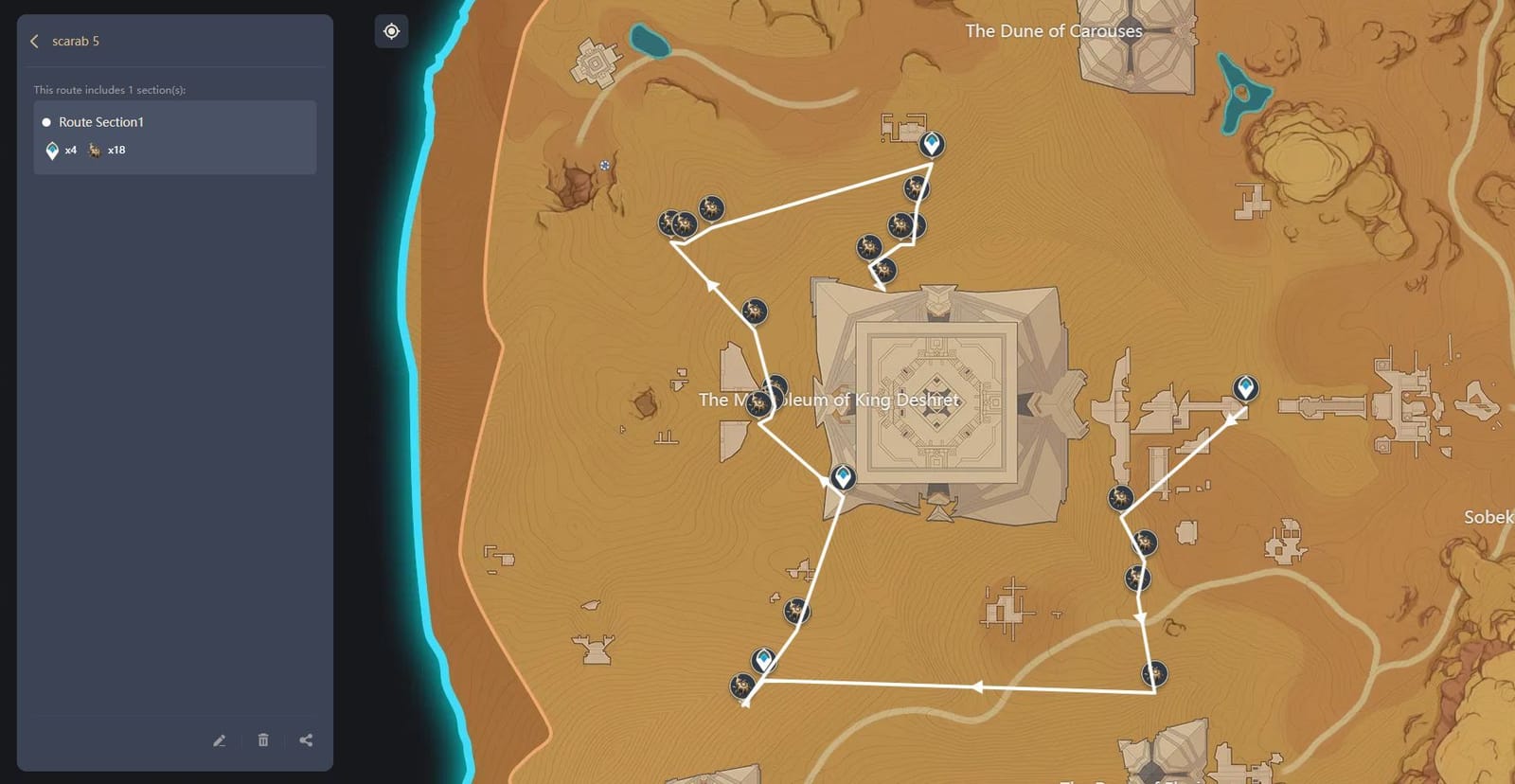1515x784 pixels.
Task: Select the teleport waypoint marker east of the Mausoleum
Action: click(1244, 387)
